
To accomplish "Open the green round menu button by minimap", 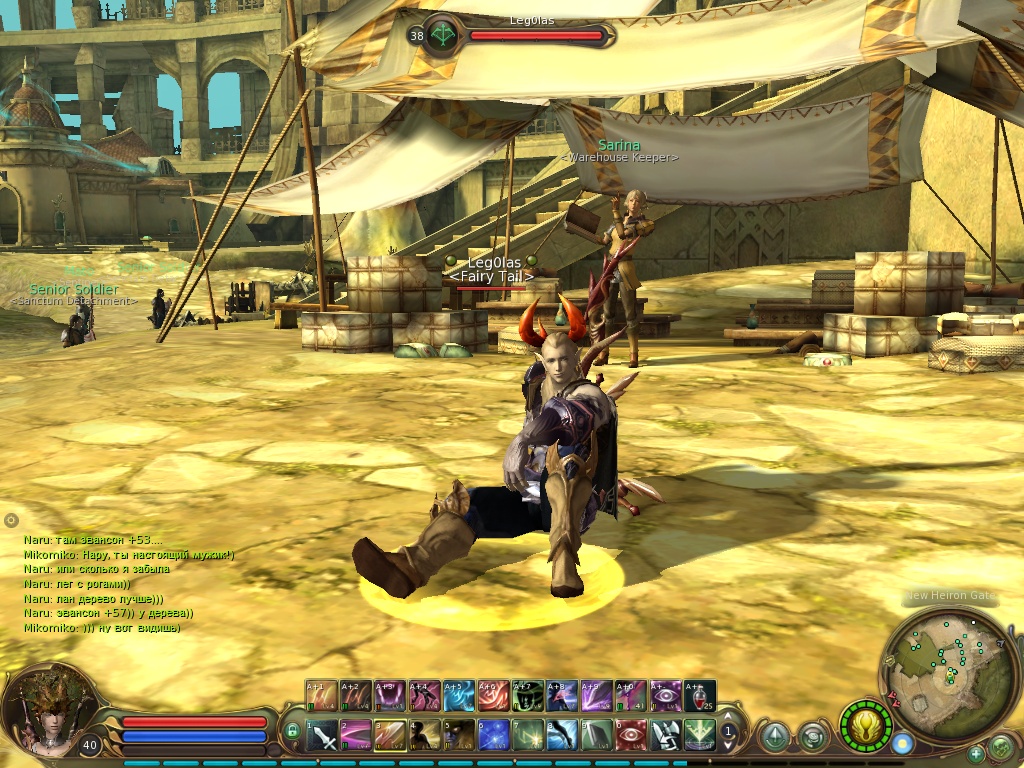I will [x=1000, y=747].
